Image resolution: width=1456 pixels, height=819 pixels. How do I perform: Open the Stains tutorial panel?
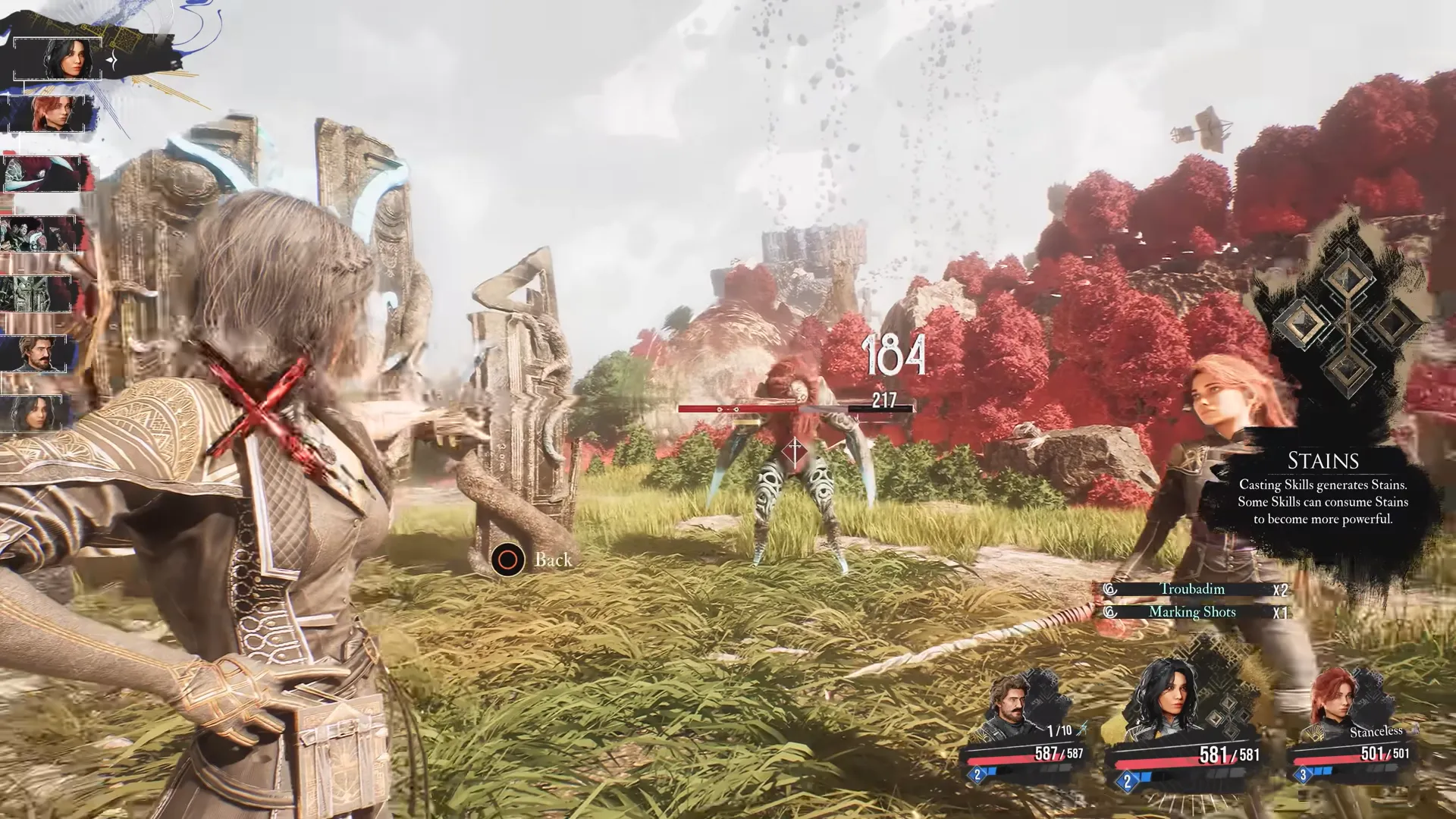(x=1323, y=489)
